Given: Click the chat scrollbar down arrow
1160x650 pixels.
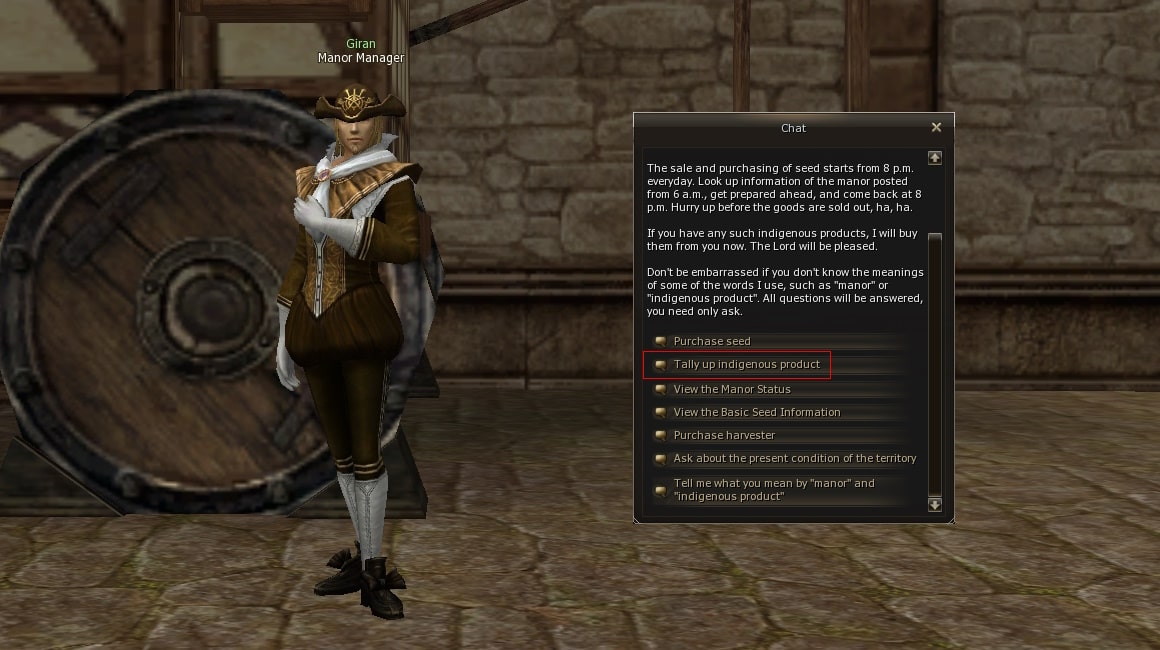Looking at the screenshot, I should (935, 505).
